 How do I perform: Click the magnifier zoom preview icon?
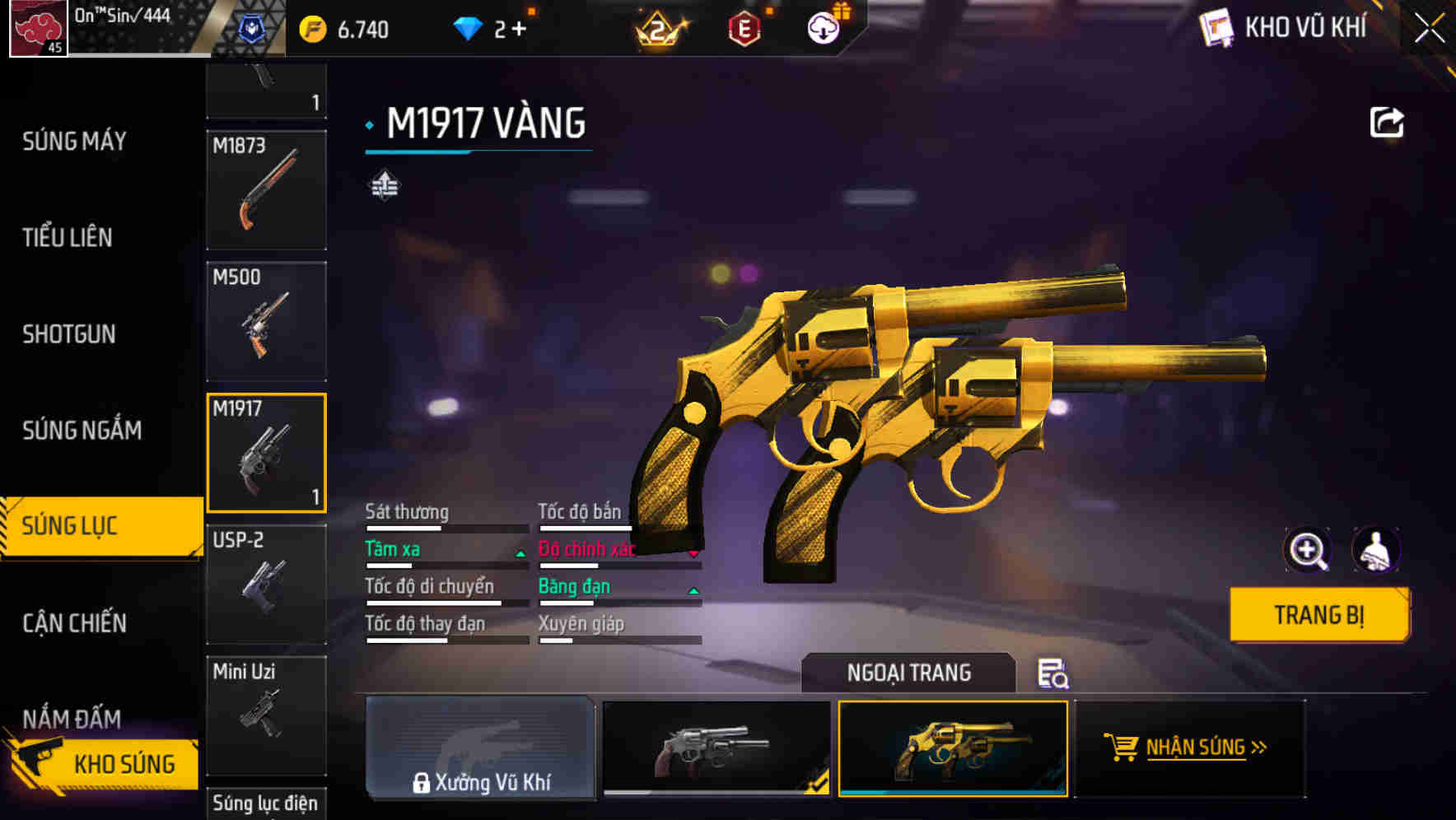(1308, 550)
